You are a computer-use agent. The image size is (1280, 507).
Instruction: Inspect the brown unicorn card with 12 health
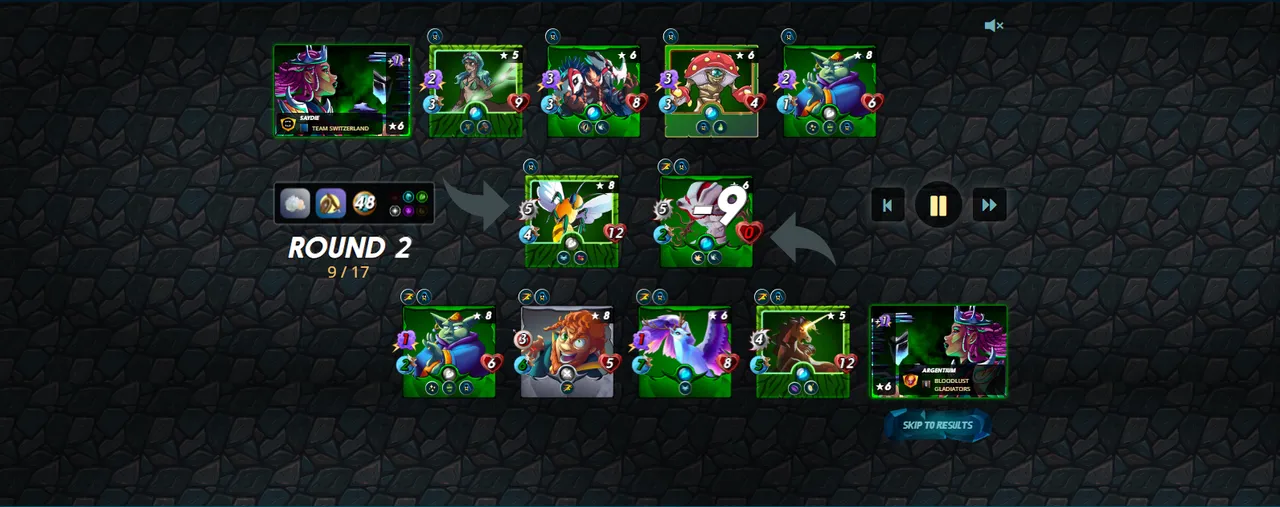click(802, 351)
